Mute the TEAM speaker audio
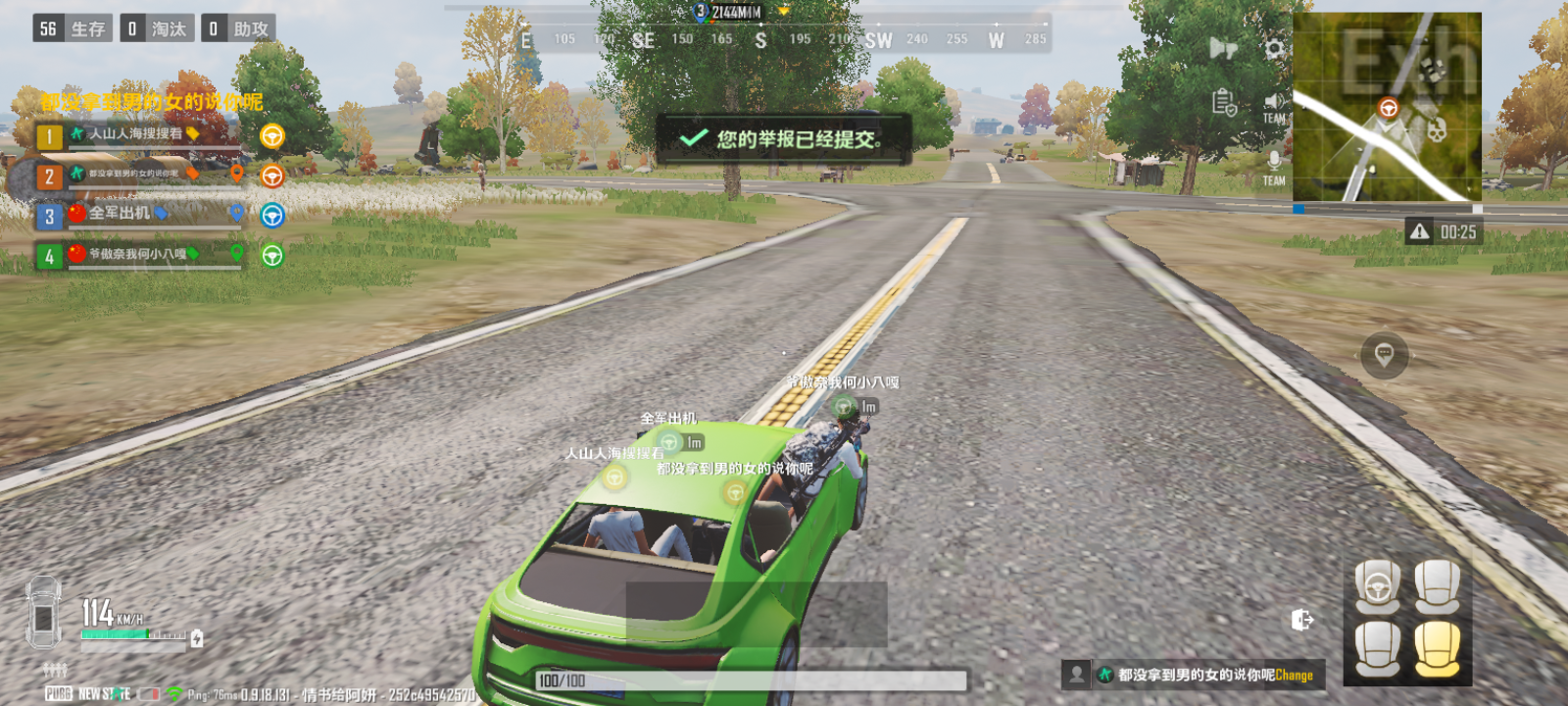The width and height of the screenshot is (1568, 706). coord(1274,101)
